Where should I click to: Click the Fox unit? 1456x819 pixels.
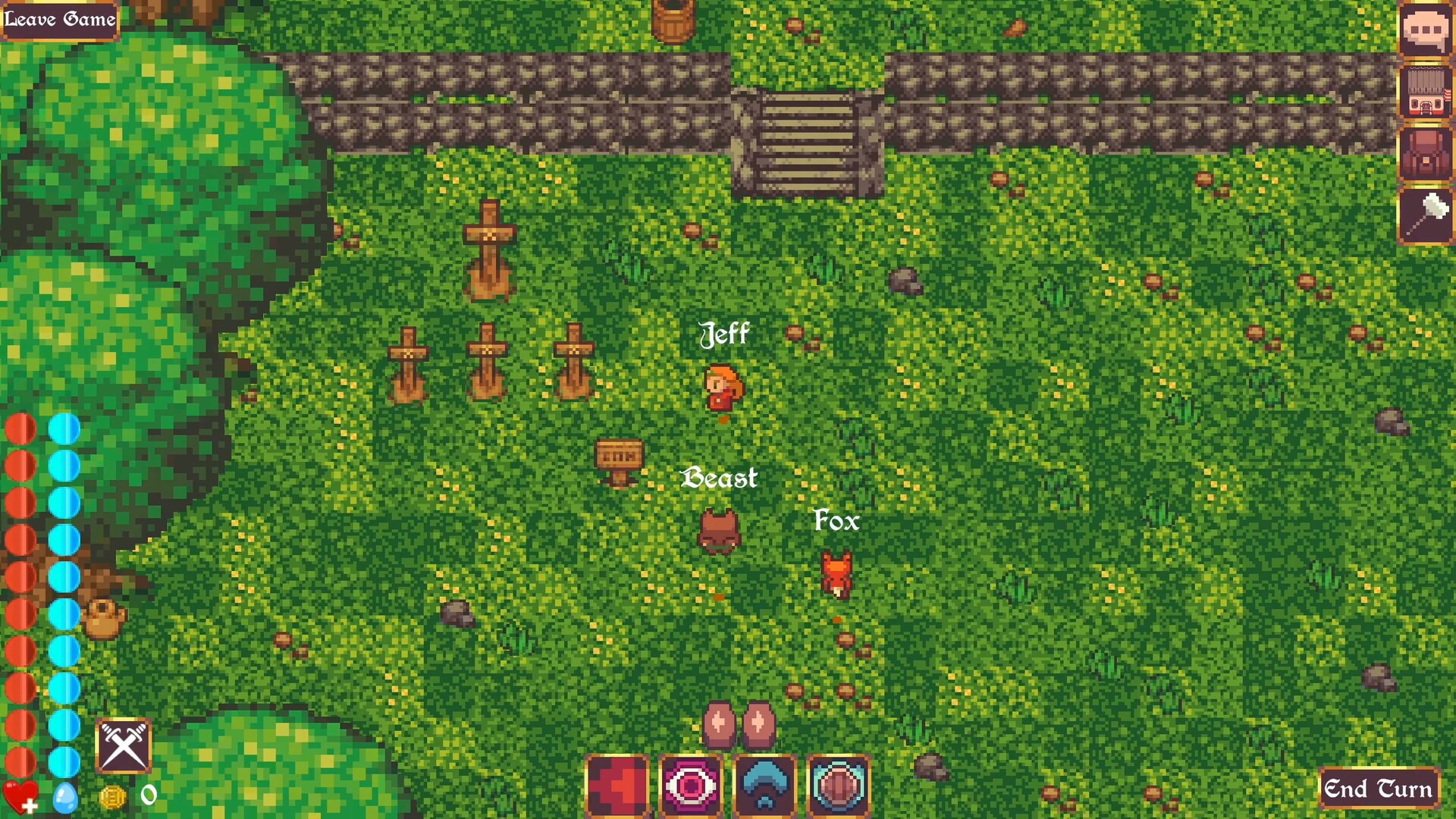click(x=836, y=573)
